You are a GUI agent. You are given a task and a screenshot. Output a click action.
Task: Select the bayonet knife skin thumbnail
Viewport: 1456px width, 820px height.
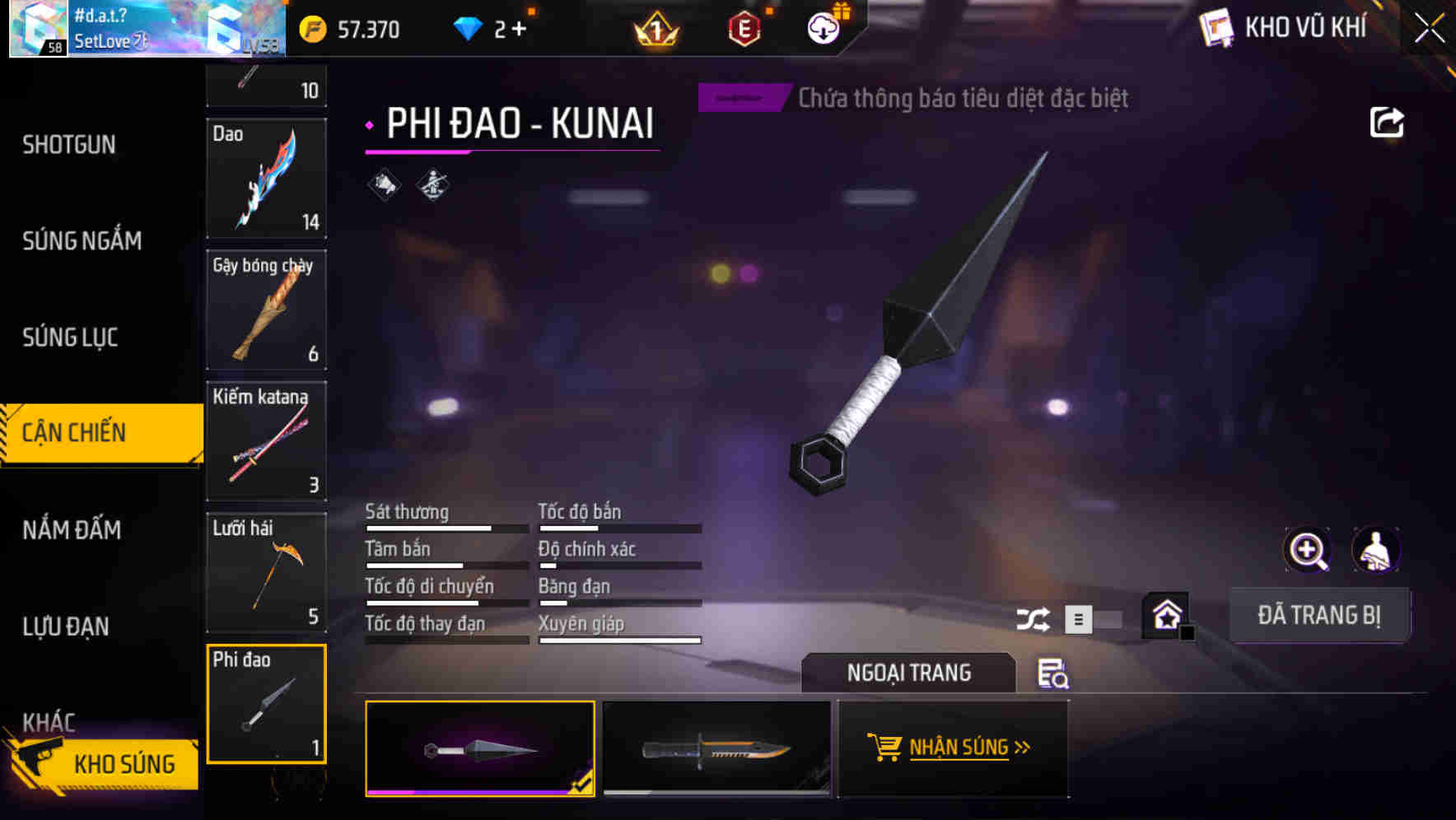(x=715, y=748)
